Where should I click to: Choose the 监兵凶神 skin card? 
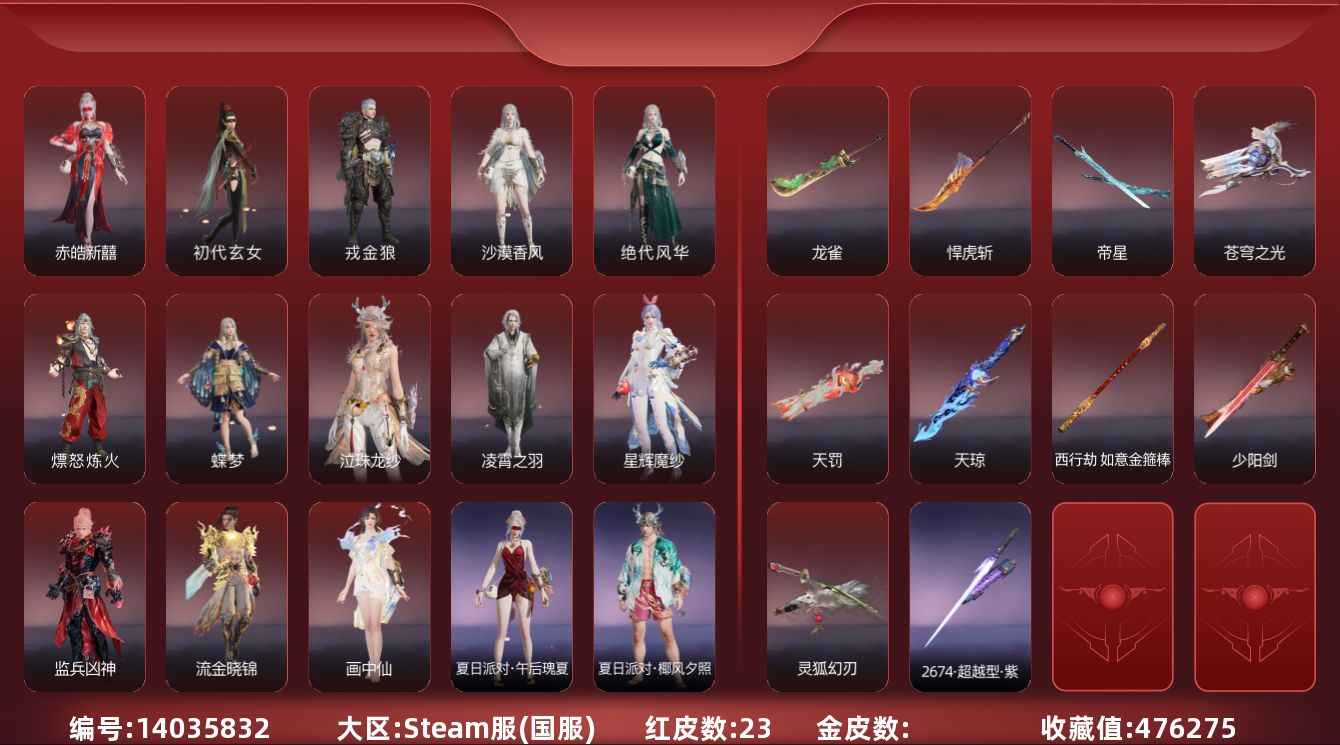tap(85, 596)
